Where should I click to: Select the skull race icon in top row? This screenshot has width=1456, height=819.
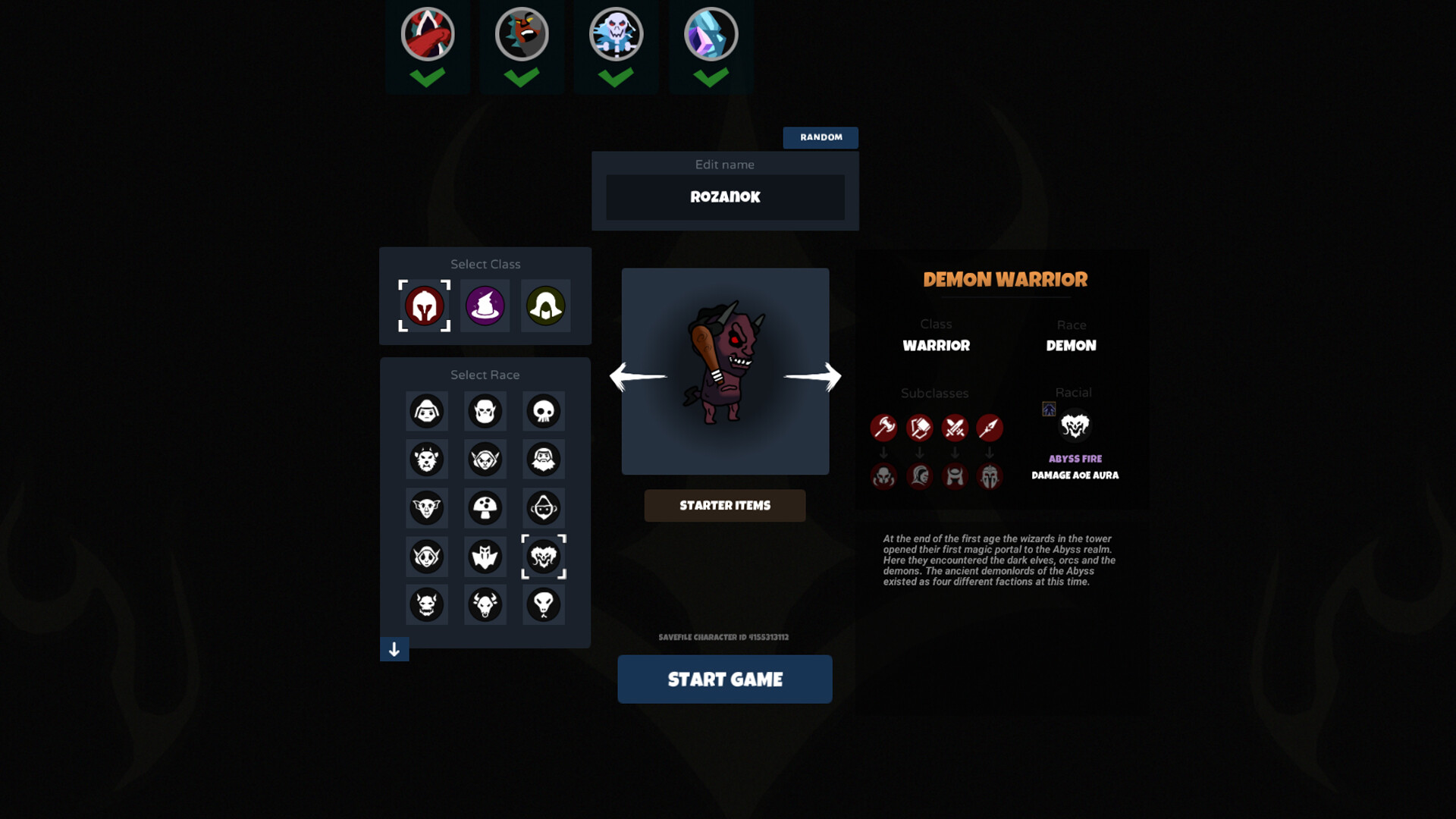click(543, 411)
